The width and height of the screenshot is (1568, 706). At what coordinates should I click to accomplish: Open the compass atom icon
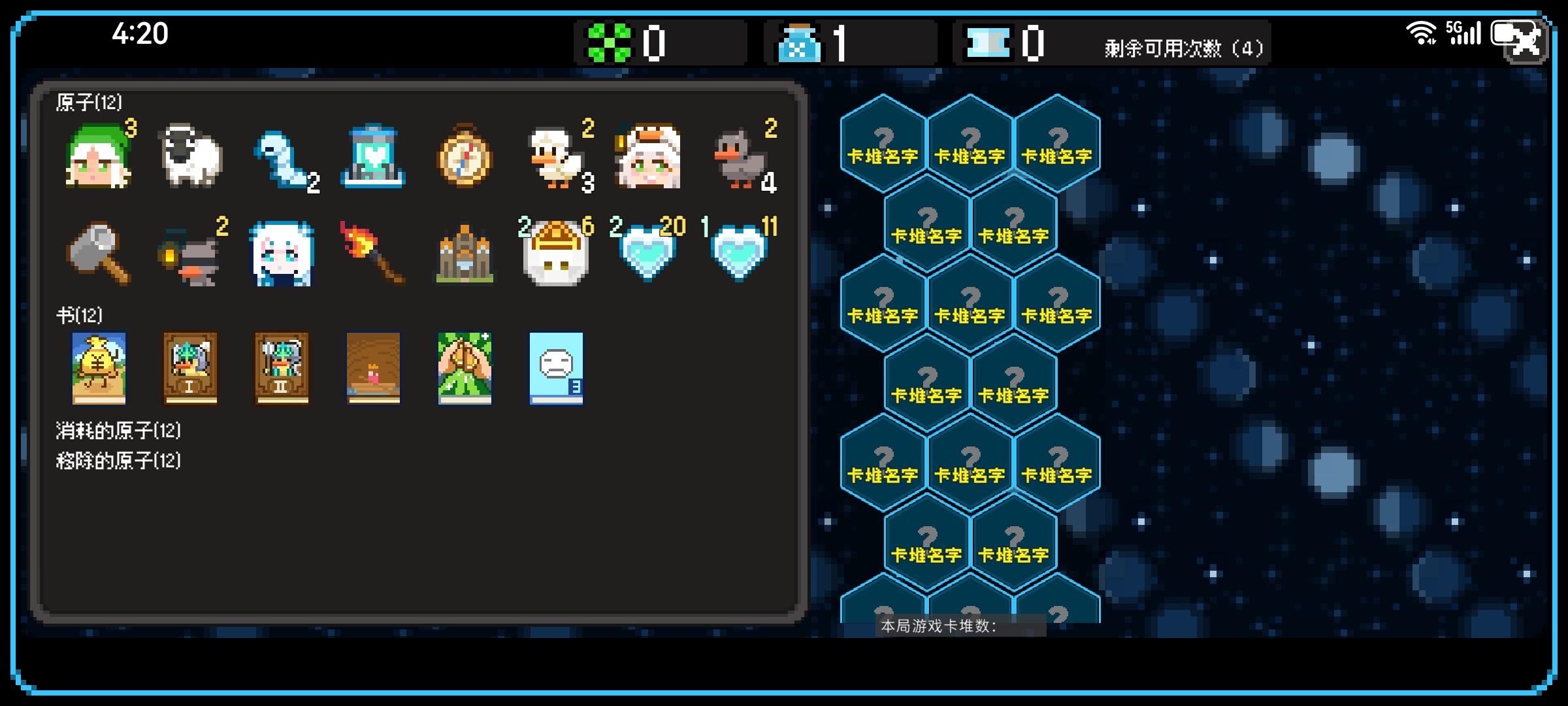[465, 157]
